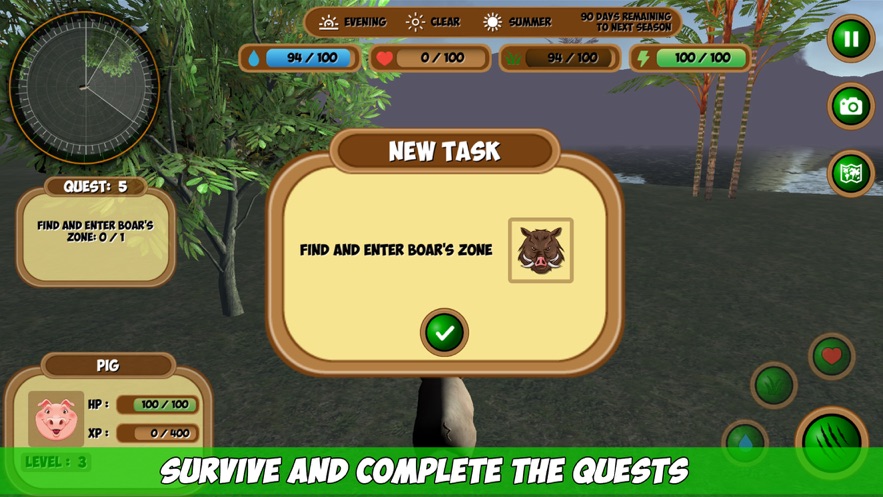This screenshot has width=883, height=497.
Task: Confirm the new task with the green checkmark
Action: 444,332
